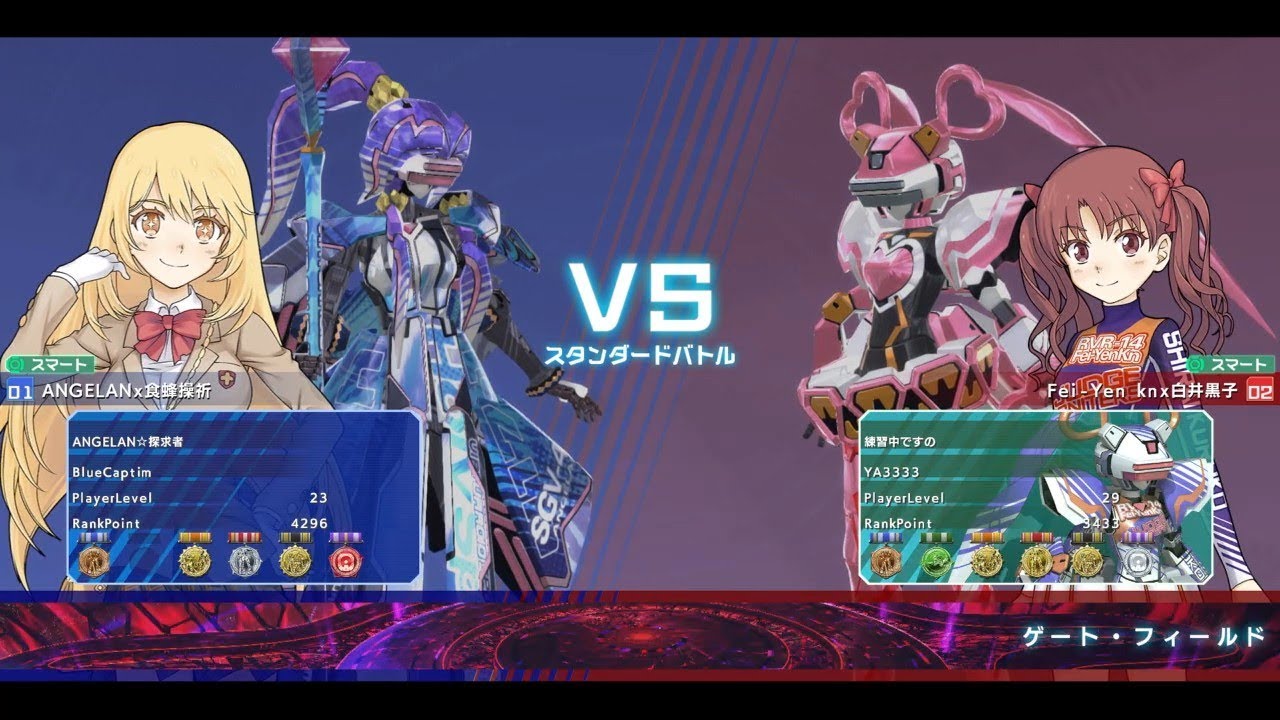Collapse Player 2's medal row
Viewport: 1280px width, 720px height.
click(x=1010, y=560)
